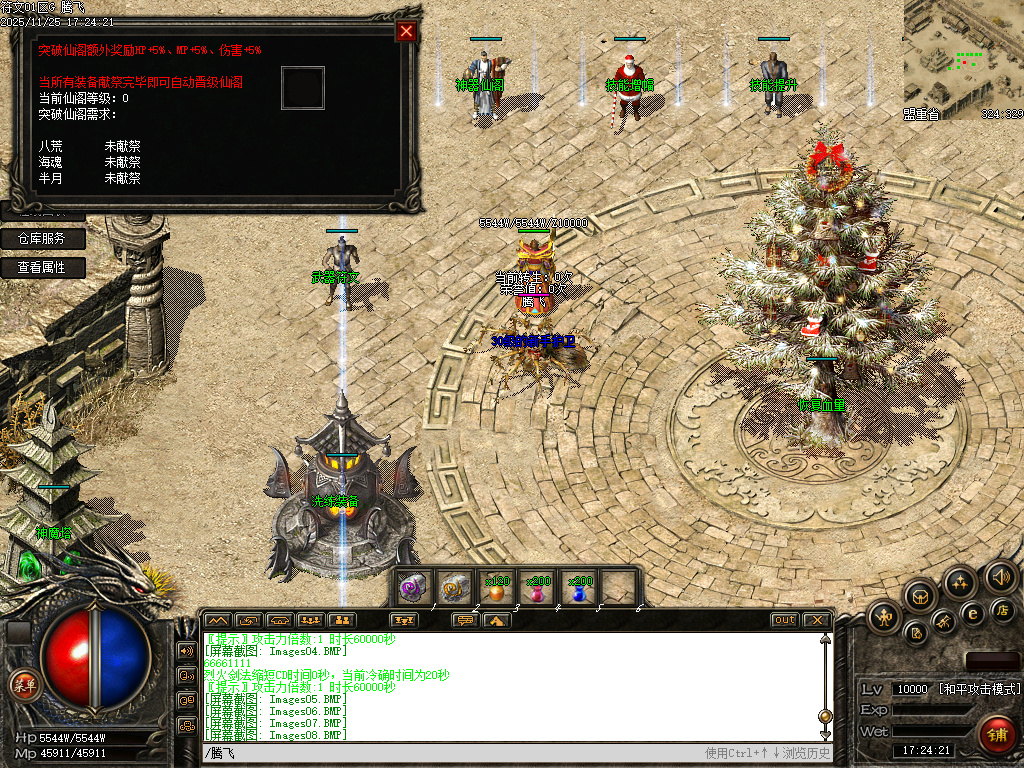Focus the chat input field
This screenshot has height=768, width=1024.
pos(450,753)
